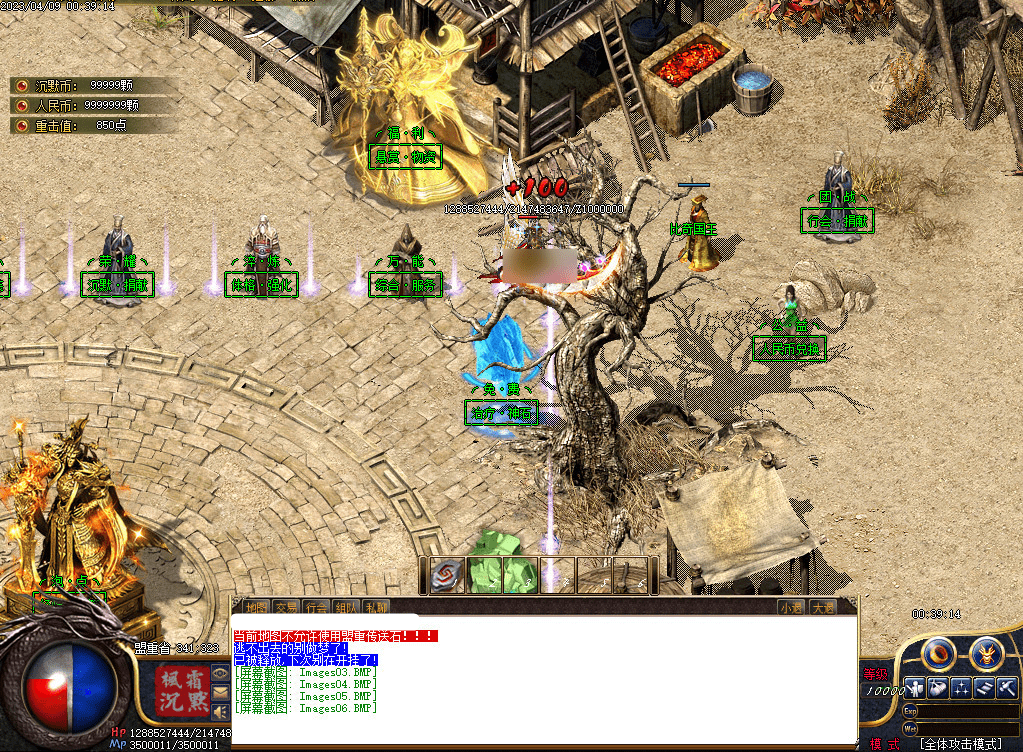
Task: Open the bag inventory icon
Action: tap(938, 688)
